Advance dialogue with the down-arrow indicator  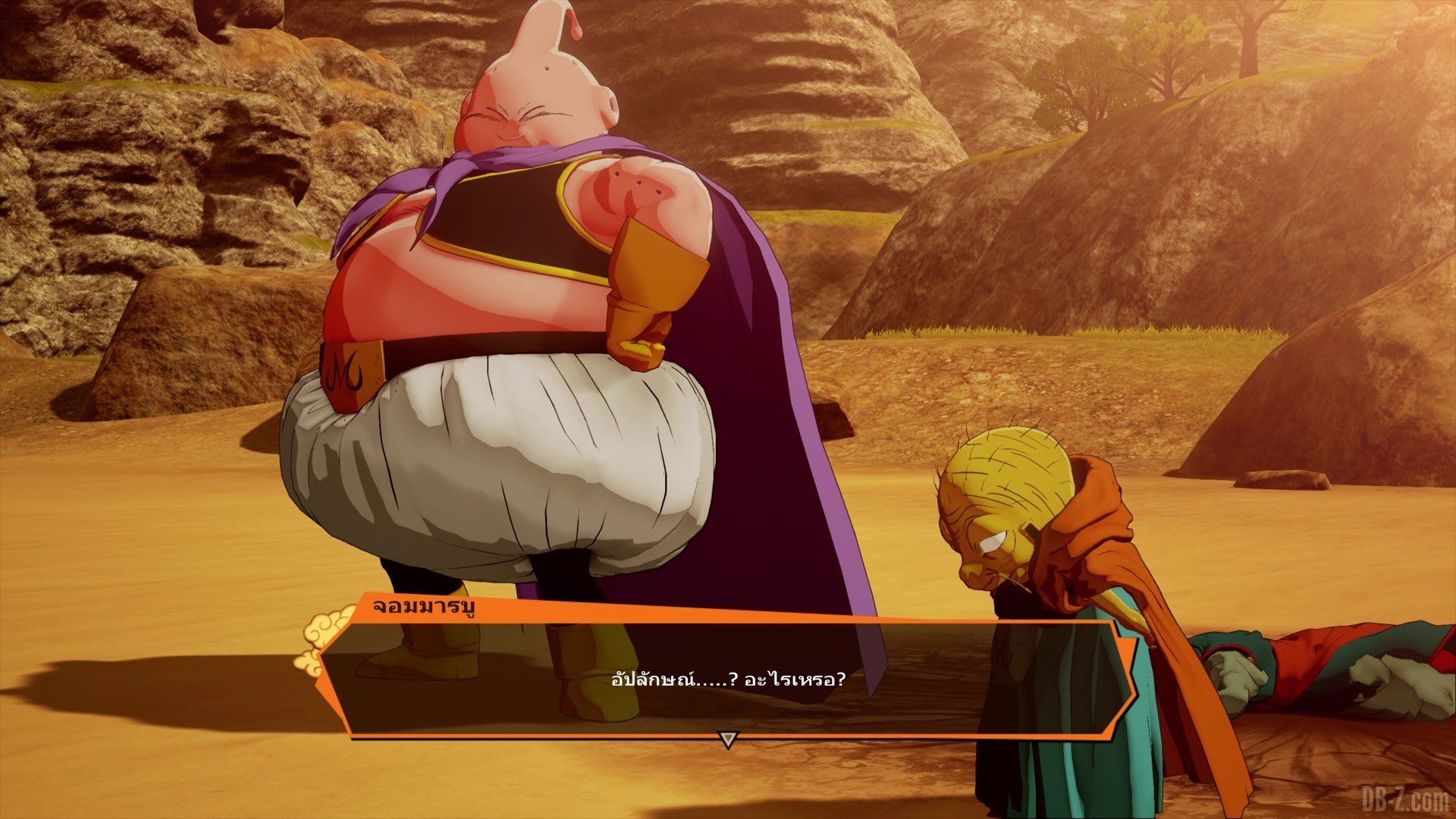pos(727,739)
